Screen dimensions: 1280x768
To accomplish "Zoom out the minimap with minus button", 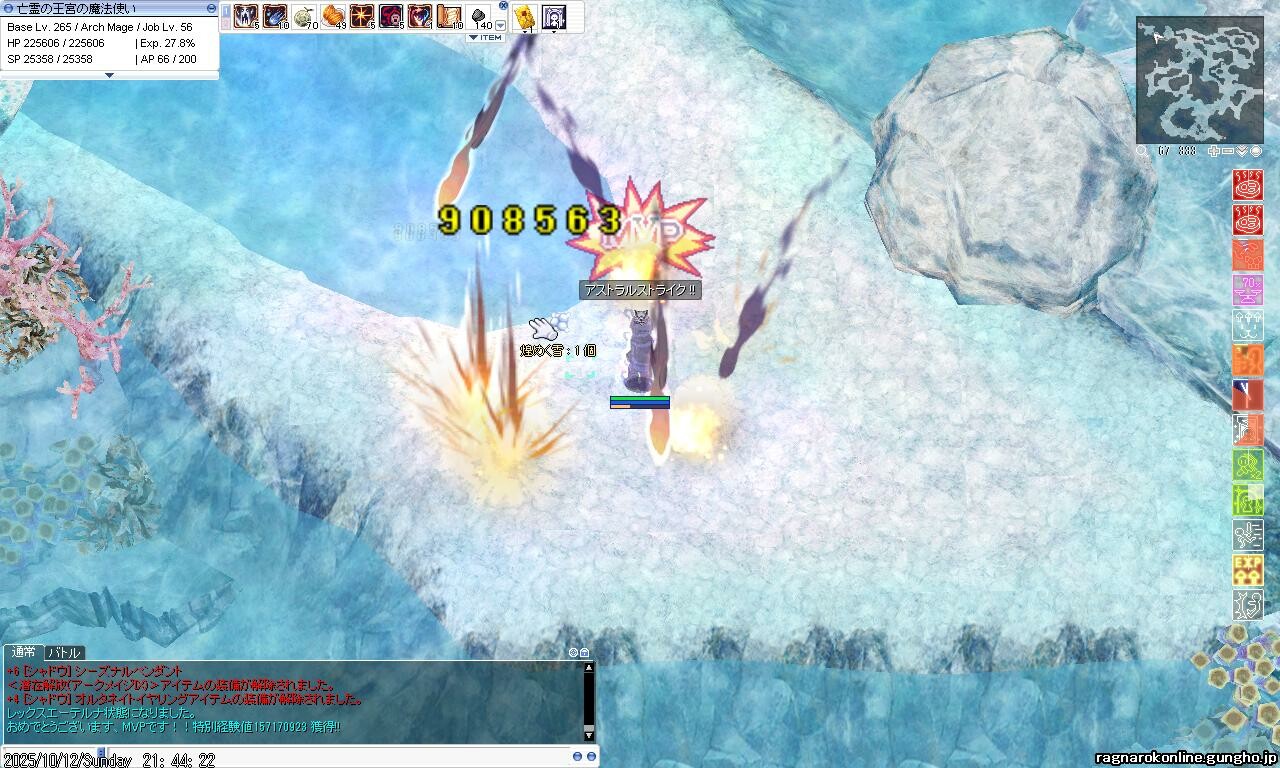I will tap(1229, 151).
